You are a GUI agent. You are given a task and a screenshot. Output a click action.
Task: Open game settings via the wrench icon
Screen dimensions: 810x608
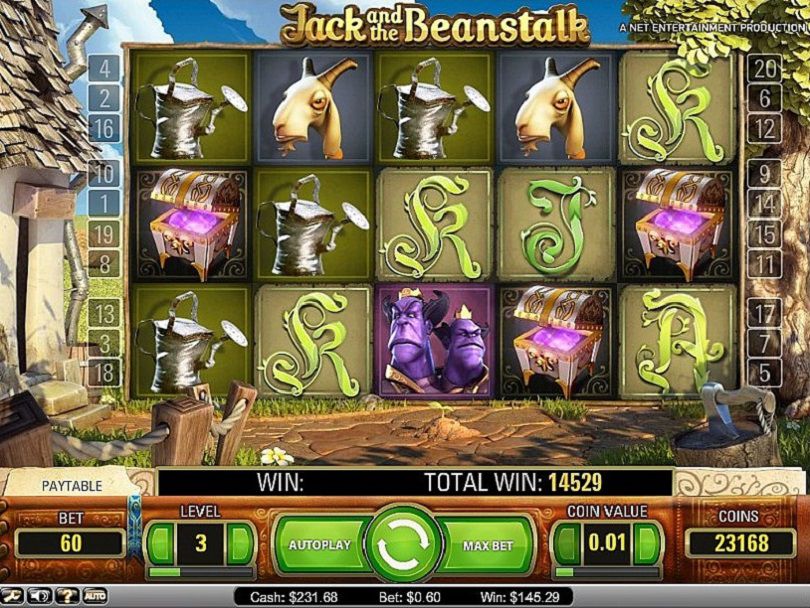click(x=13, y=597)
